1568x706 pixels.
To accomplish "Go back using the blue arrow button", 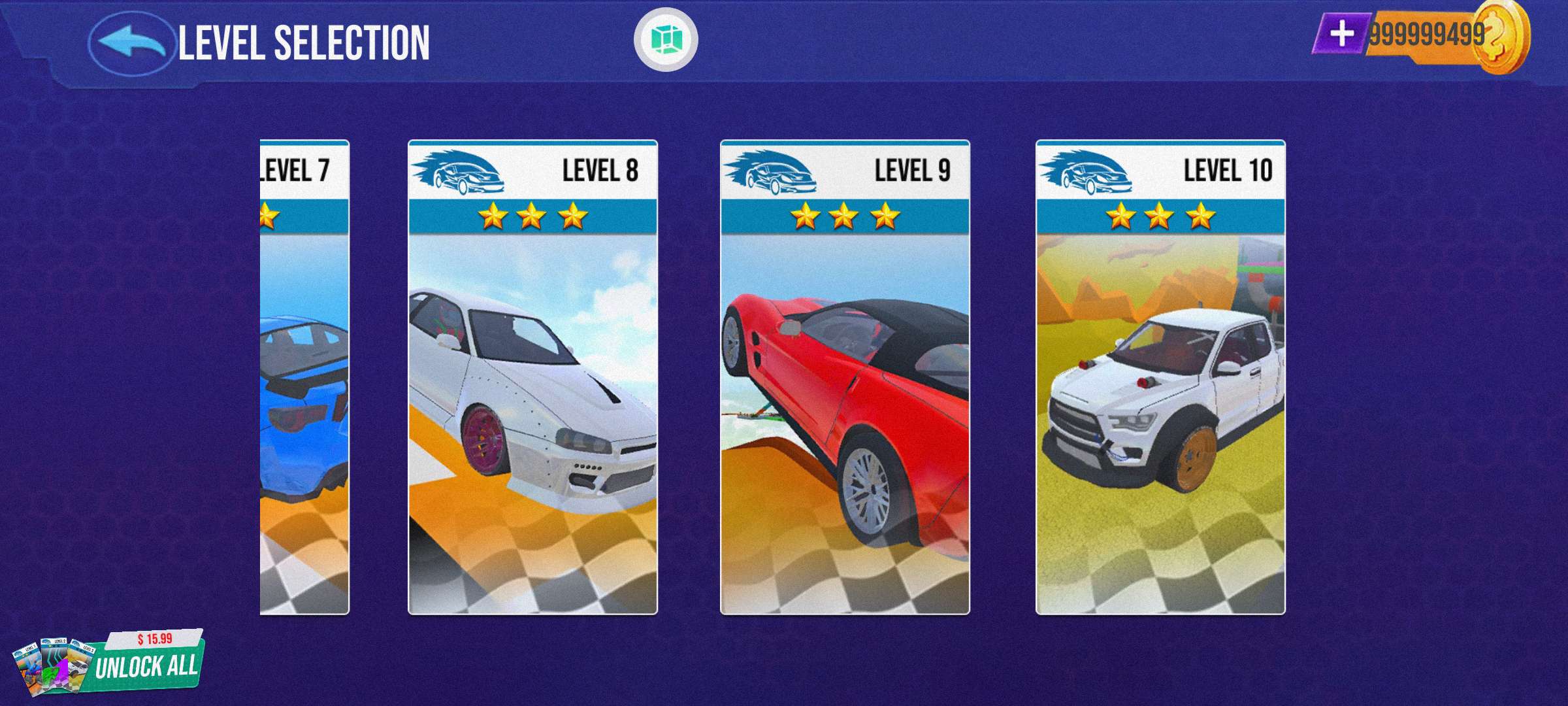I will (131, 42).
